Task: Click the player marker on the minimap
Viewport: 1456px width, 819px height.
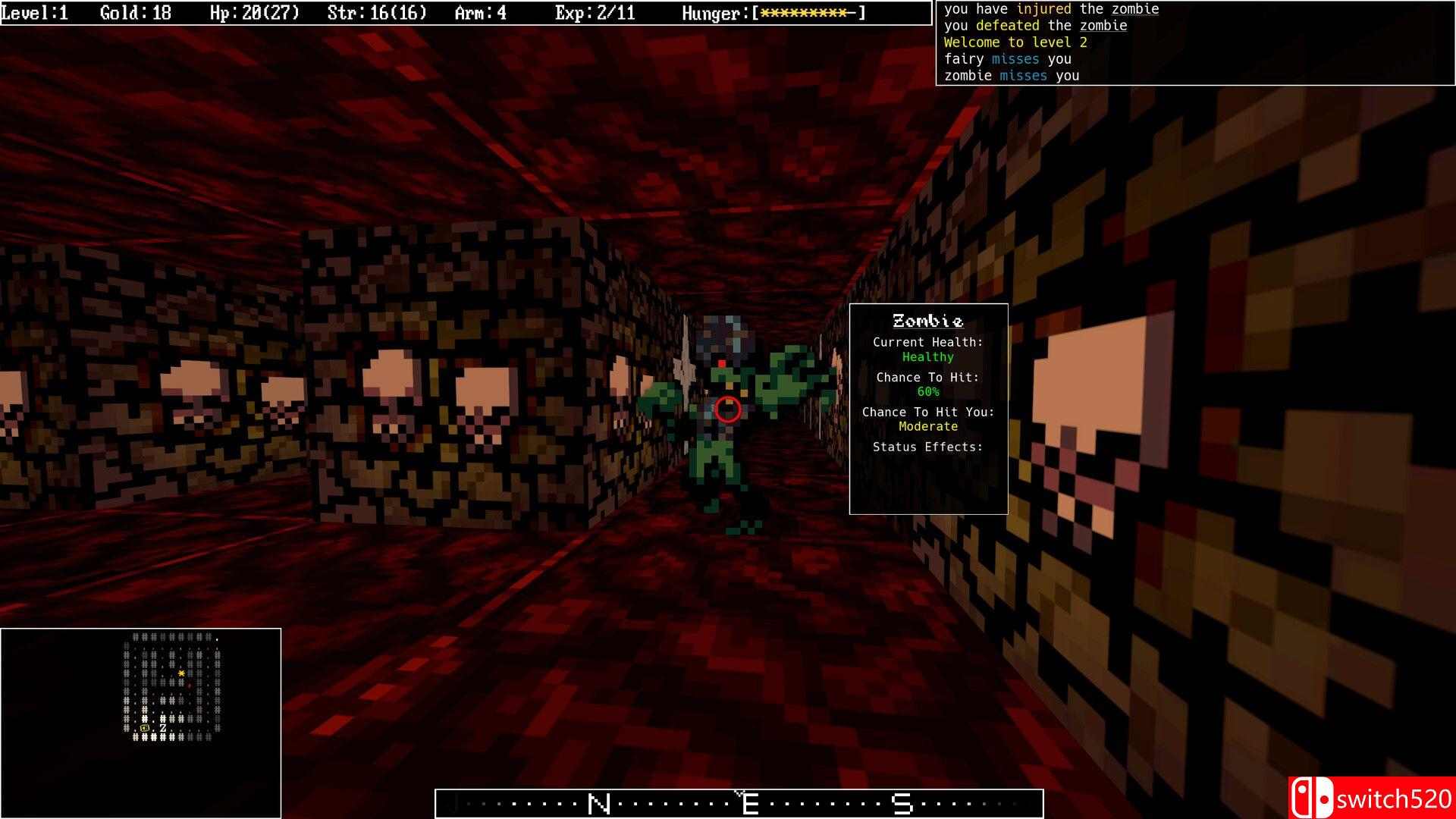Action: (x=181, y=673)
